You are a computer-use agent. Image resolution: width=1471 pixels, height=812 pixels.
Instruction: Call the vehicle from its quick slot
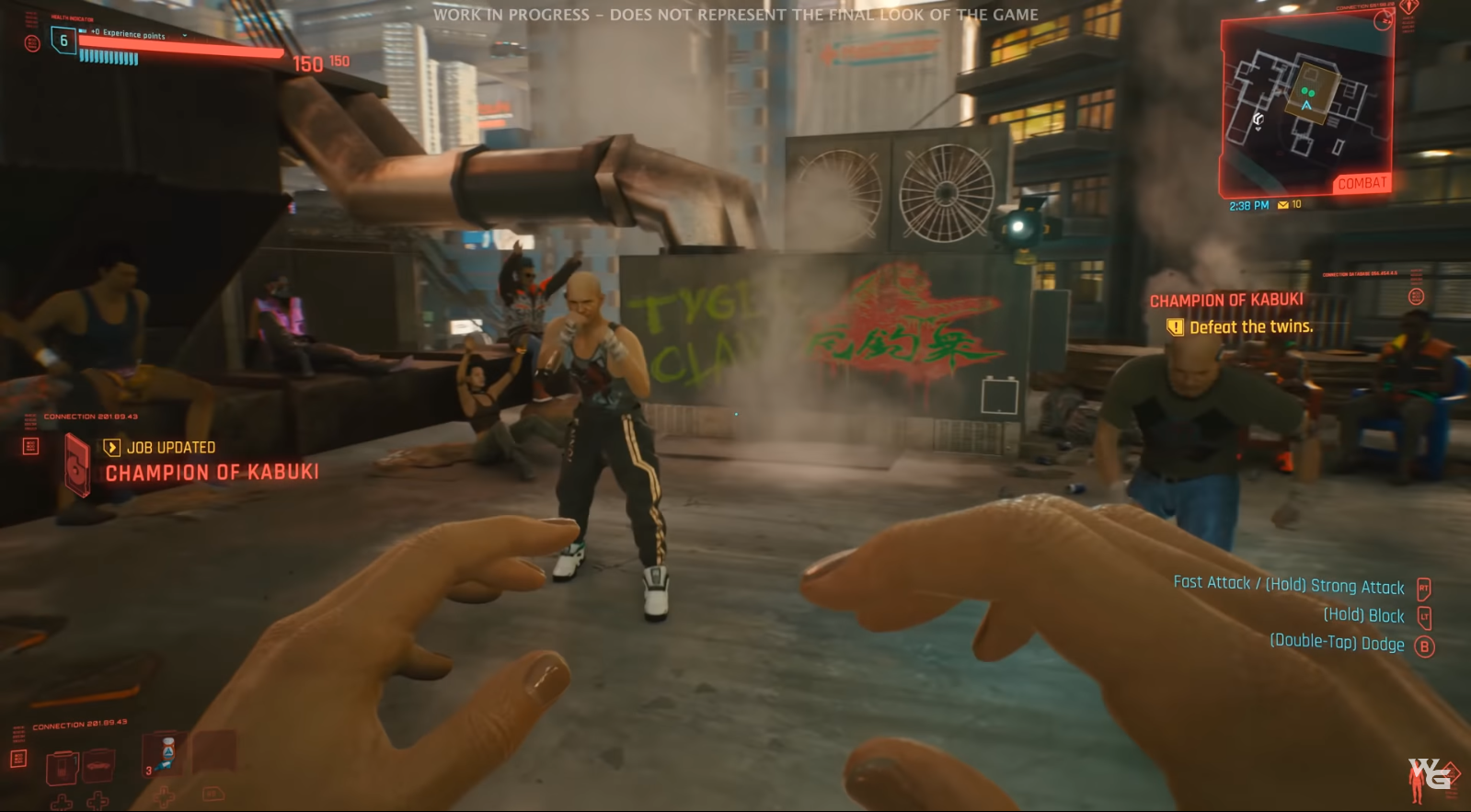pos(98,765)
